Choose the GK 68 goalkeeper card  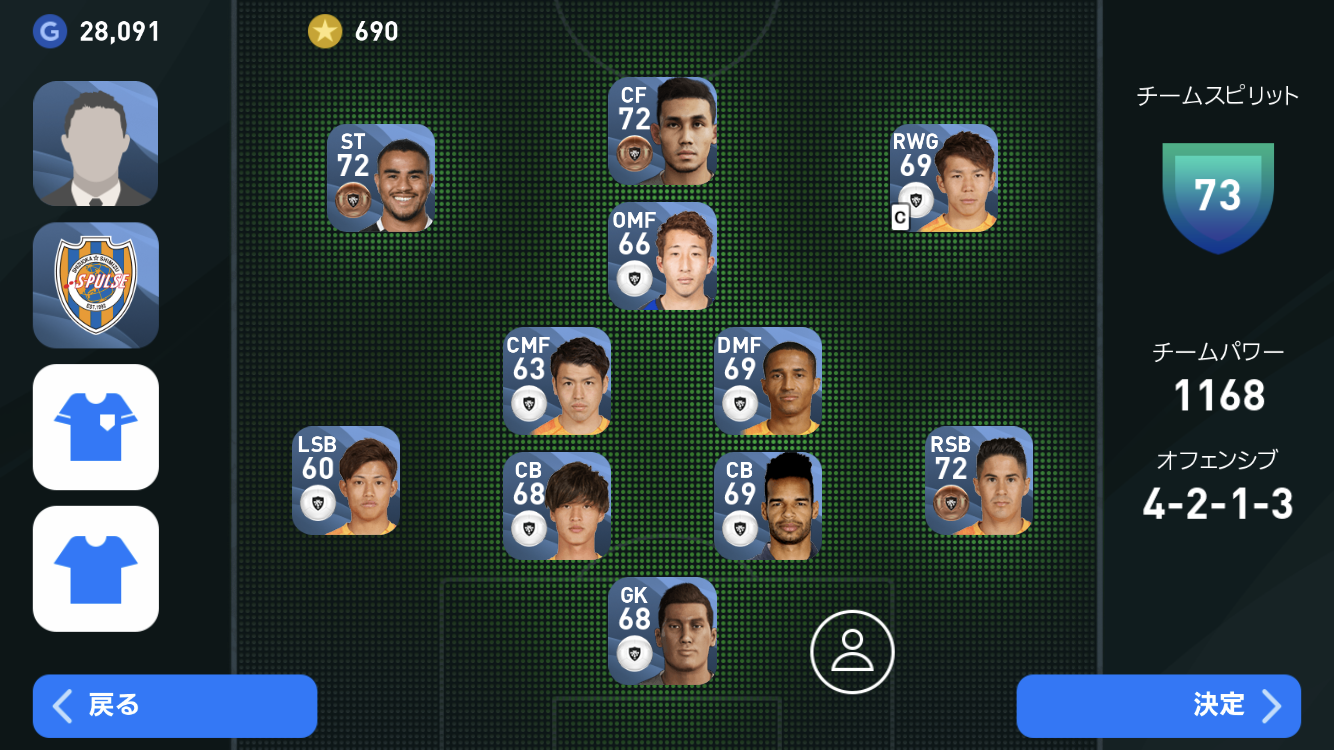click(662, 631)
